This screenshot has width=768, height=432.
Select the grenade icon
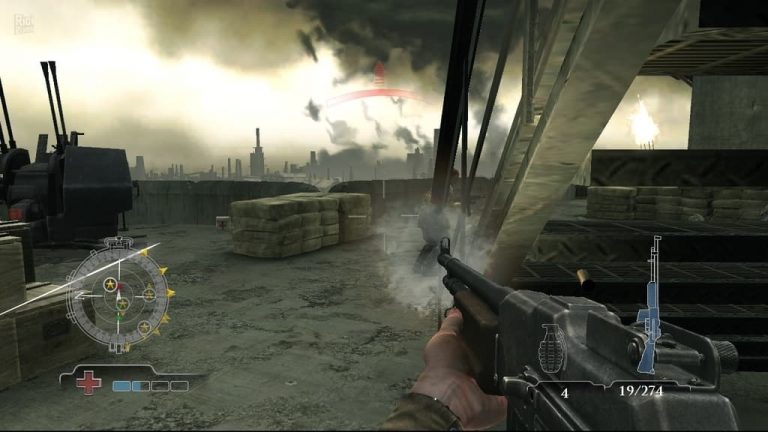tap(552, 350)
